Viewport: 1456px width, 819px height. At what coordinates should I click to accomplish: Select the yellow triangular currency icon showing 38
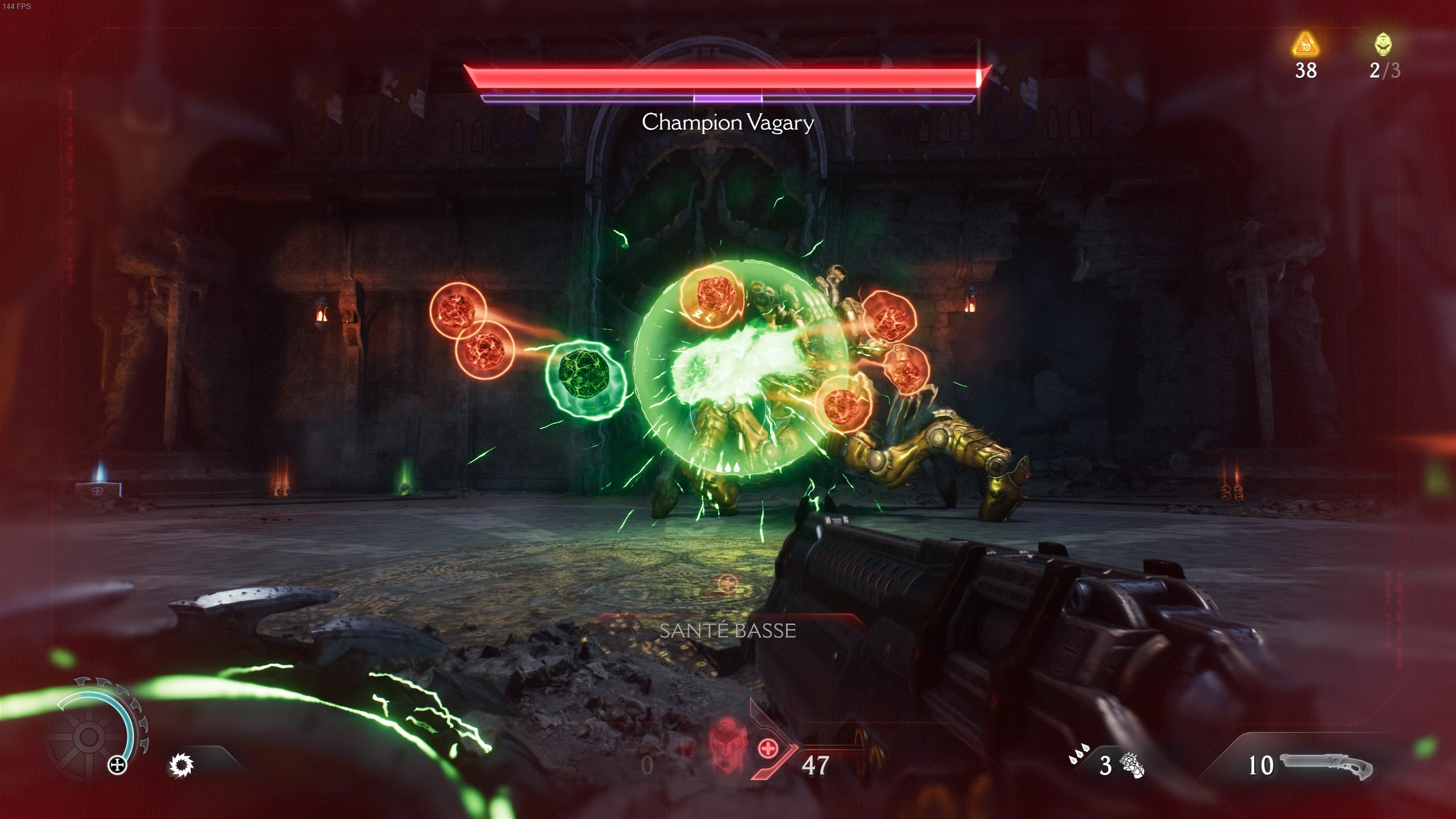[x=1305, y=45]
